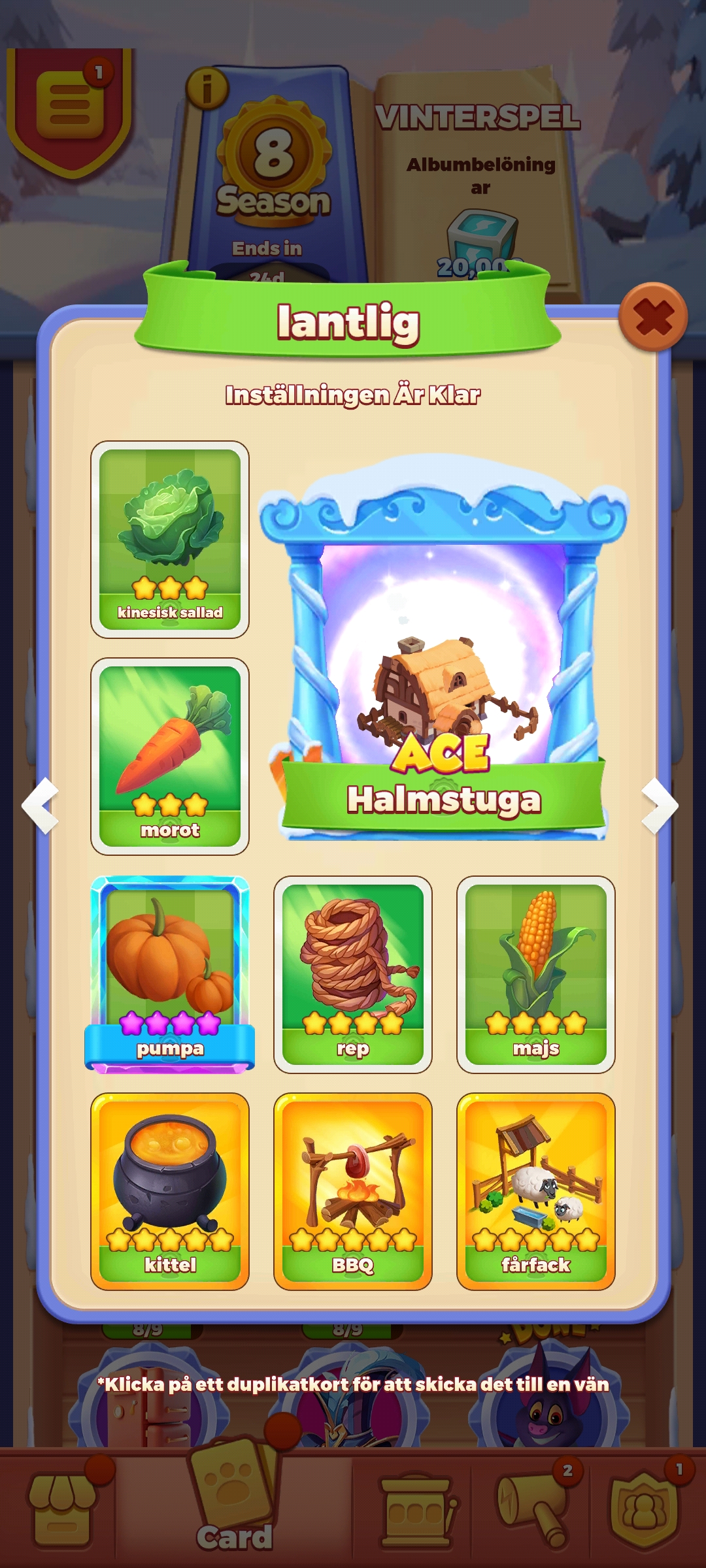Select the kinesisk sallad card
This screenshot has height=1568, width=706.
click(170, 539)
